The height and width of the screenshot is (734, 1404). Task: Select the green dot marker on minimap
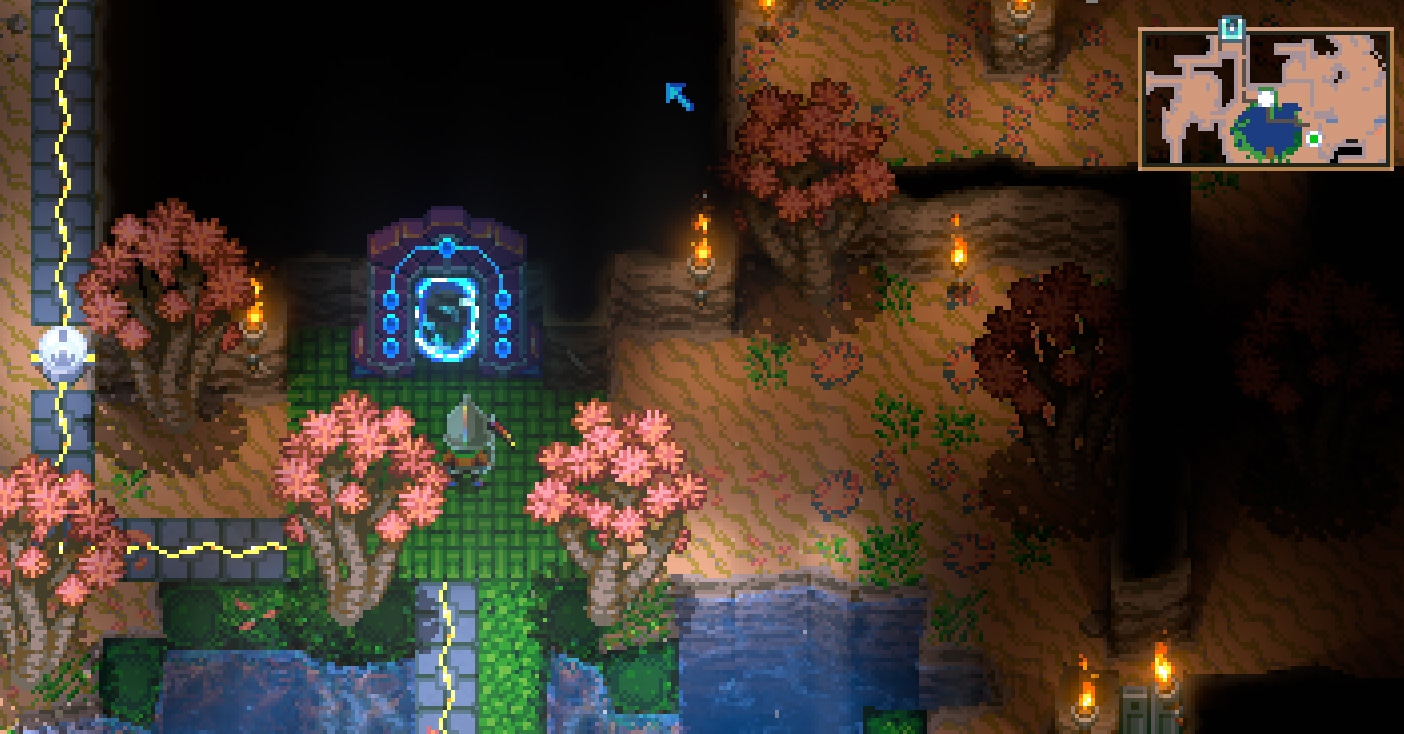click(1314, 139)
